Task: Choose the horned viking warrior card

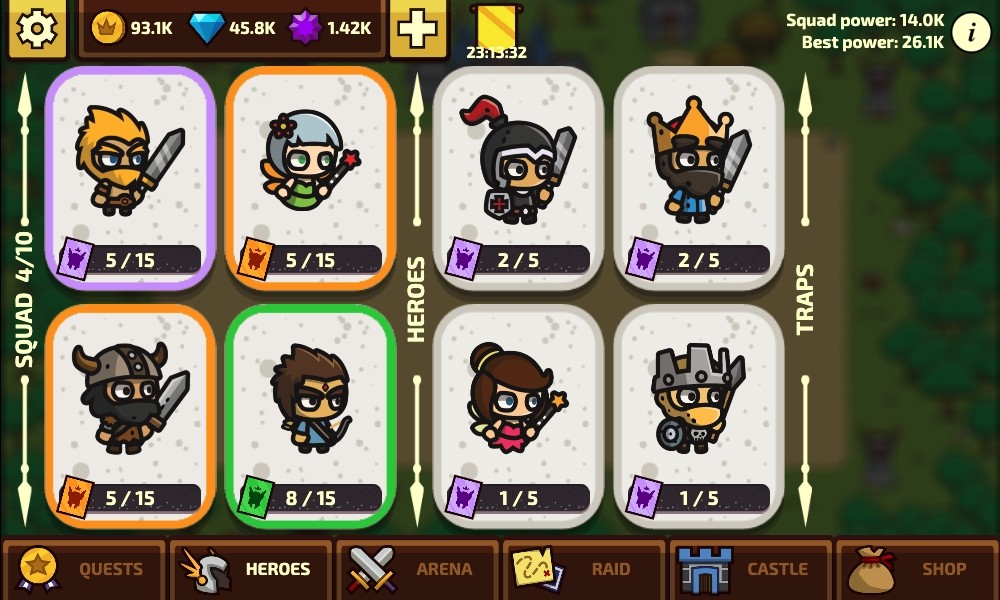Action: click(x=130, y=415)
